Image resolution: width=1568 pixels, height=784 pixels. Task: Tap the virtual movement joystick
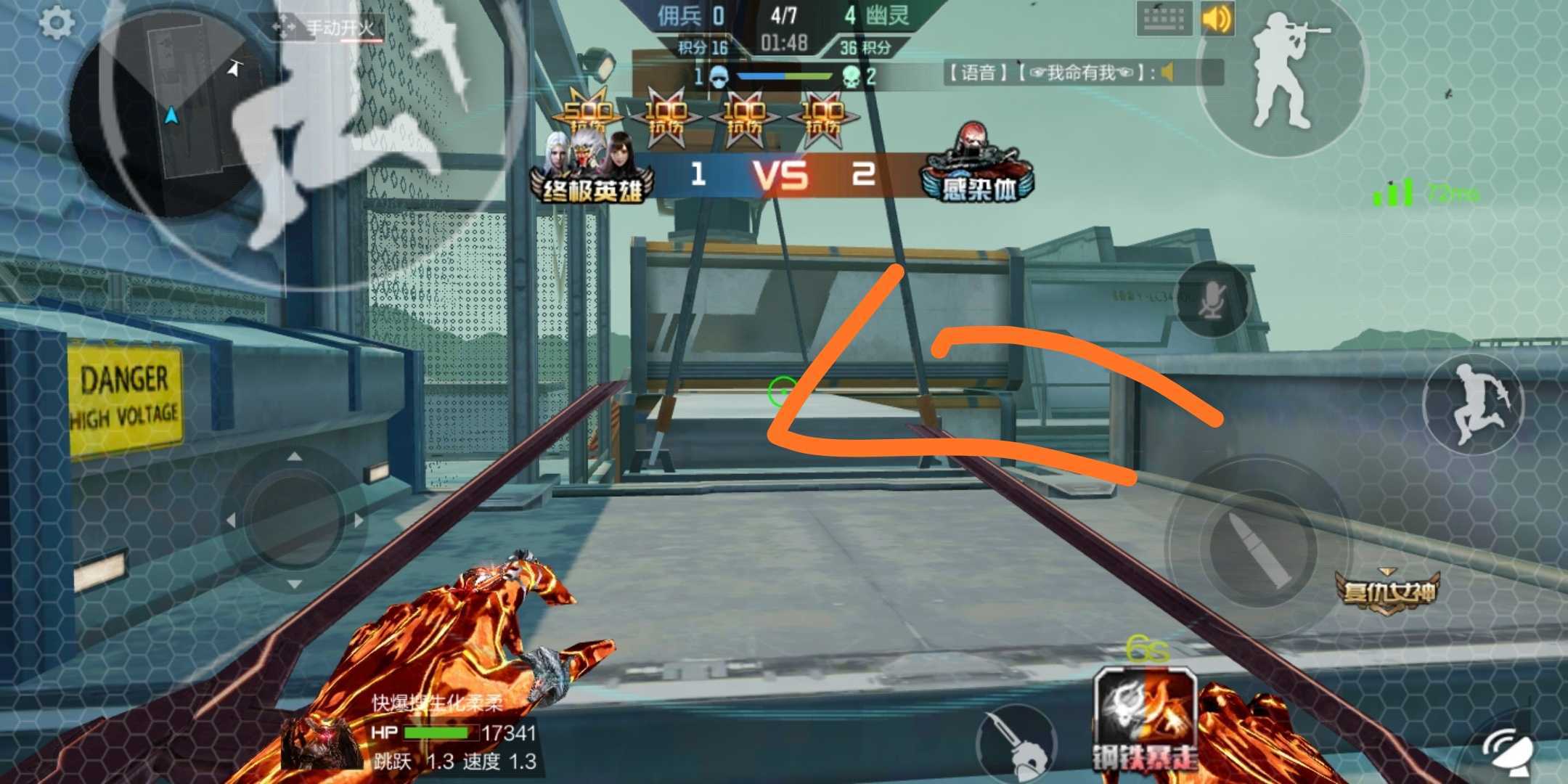294,519
